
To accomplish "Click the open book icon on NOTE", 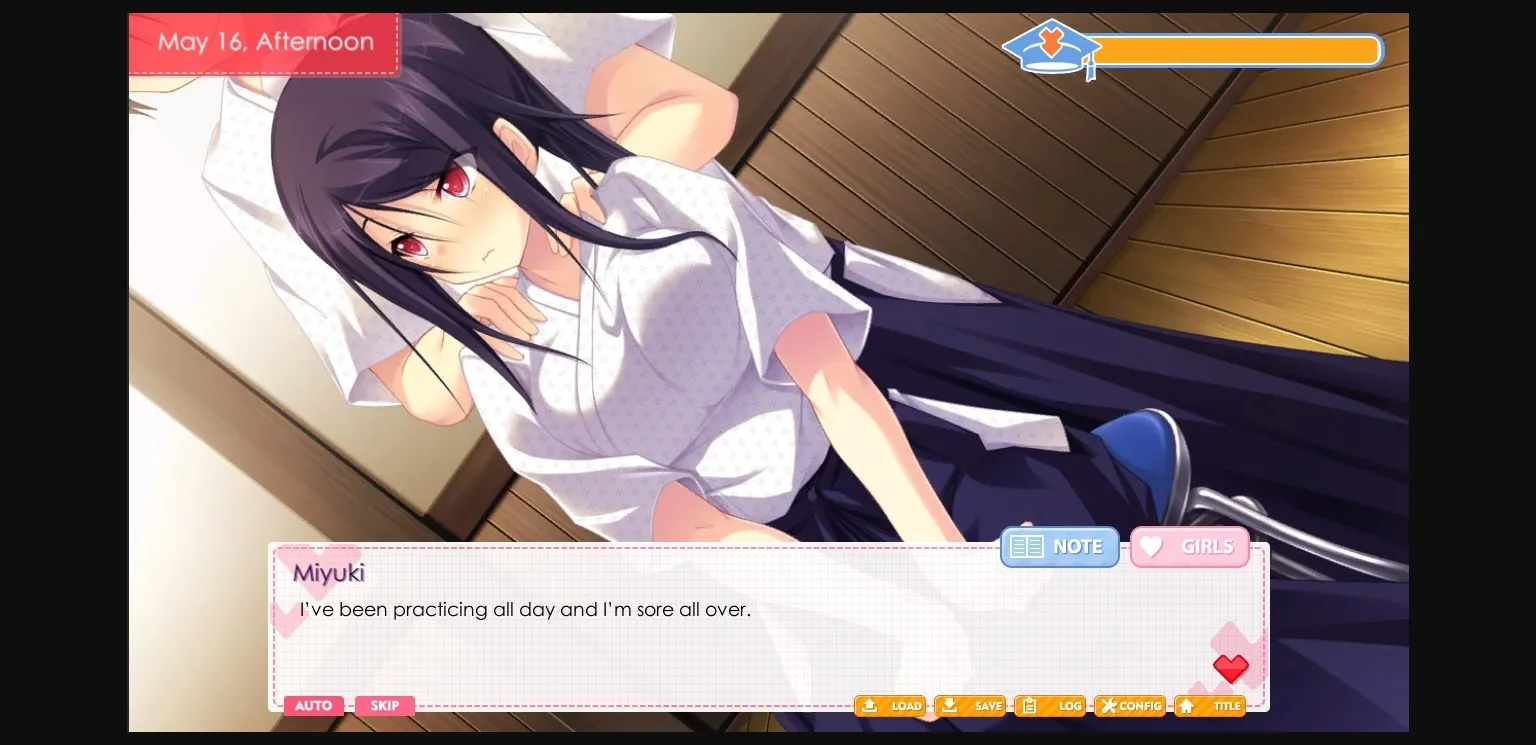I will [x=1026, y=546].
